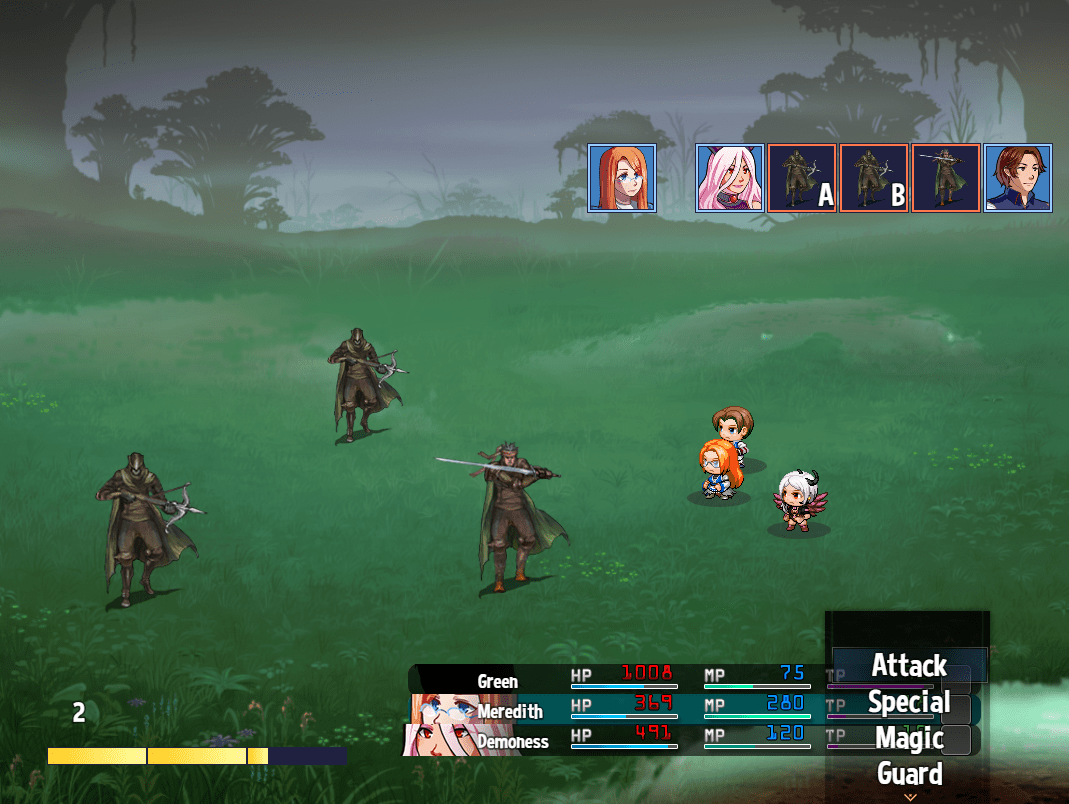Select Special from the battle menu
Image resolution: width=1069 pixels, height=804 pixels.
coord(908,702)
